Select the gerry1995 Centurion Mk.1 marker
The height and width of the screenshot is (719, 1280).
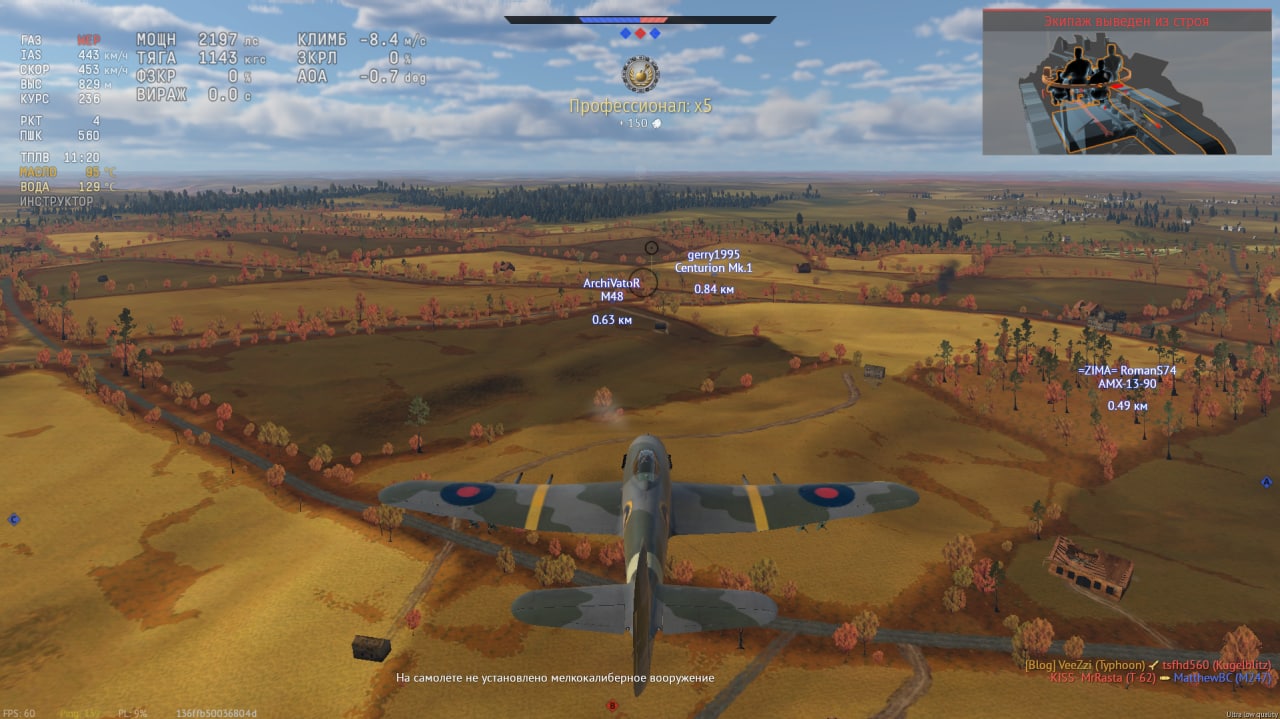713,262
